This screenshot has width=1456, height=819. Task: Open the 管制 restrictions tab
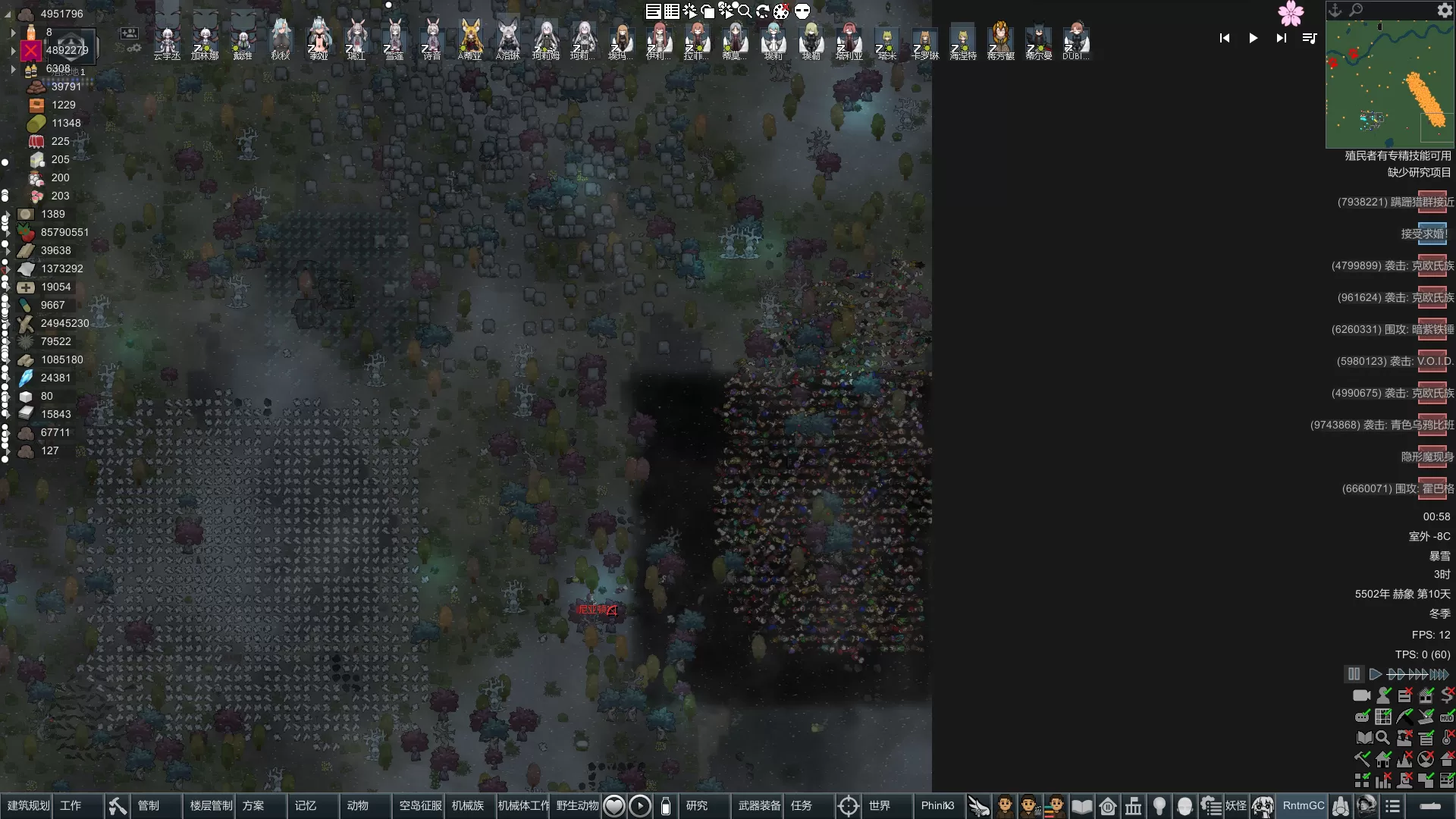pos(149,806)
